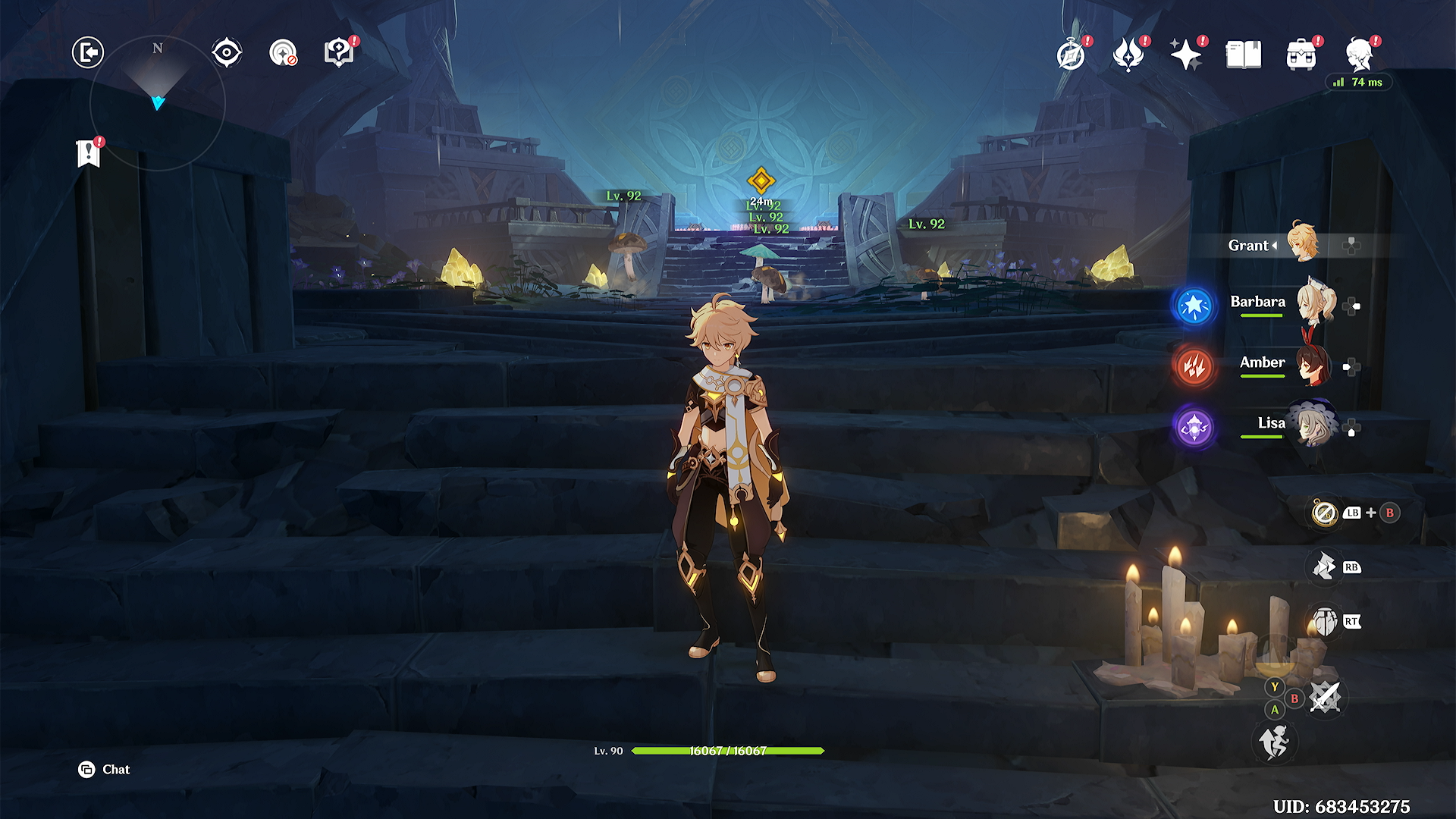Activate Lisa's purple elemental burst icon
Screen dimensions: 1456x819
click(x=1194, y=428)
